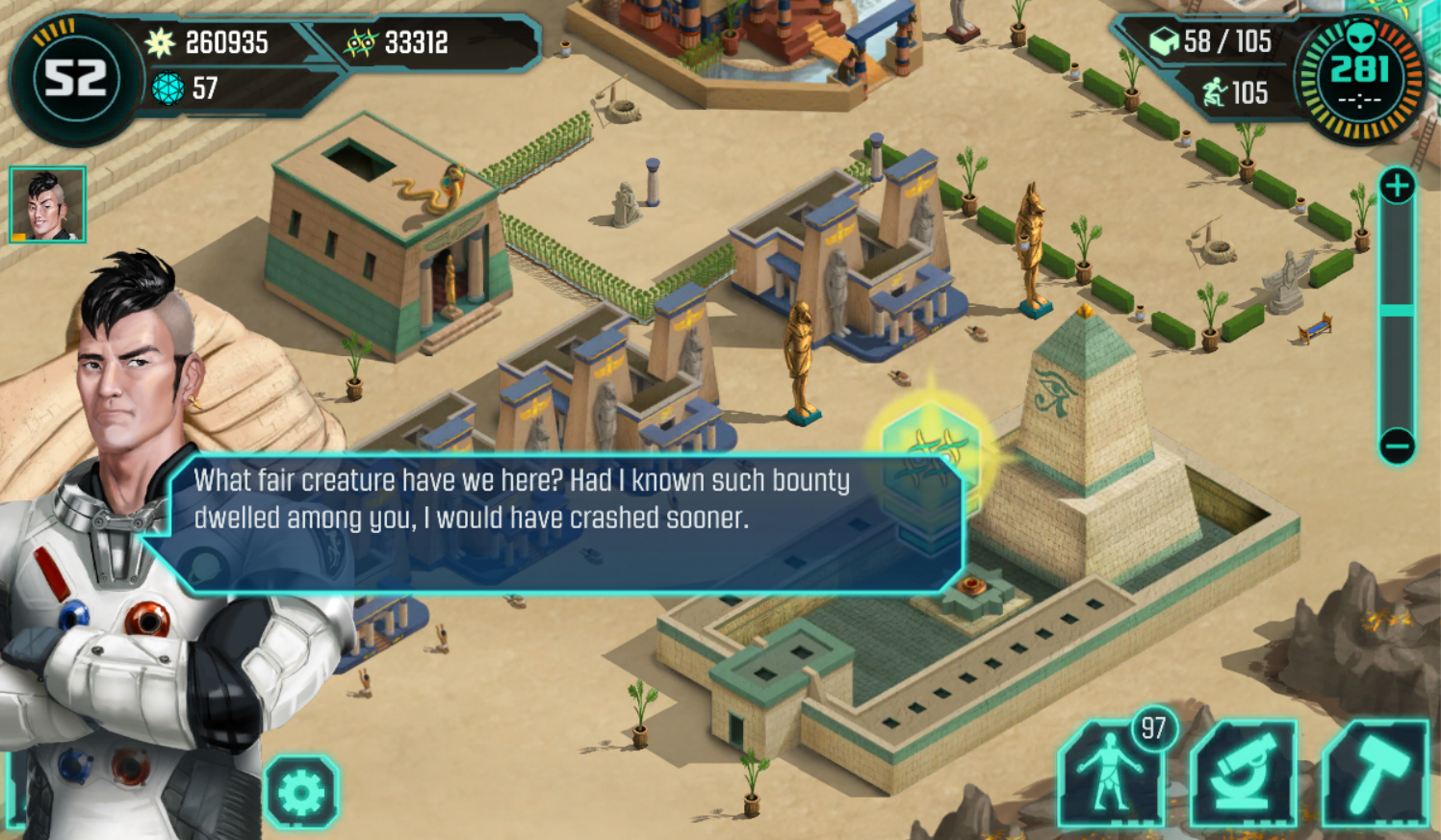
Task: Open the microscope research menu
Action: 1243,775
